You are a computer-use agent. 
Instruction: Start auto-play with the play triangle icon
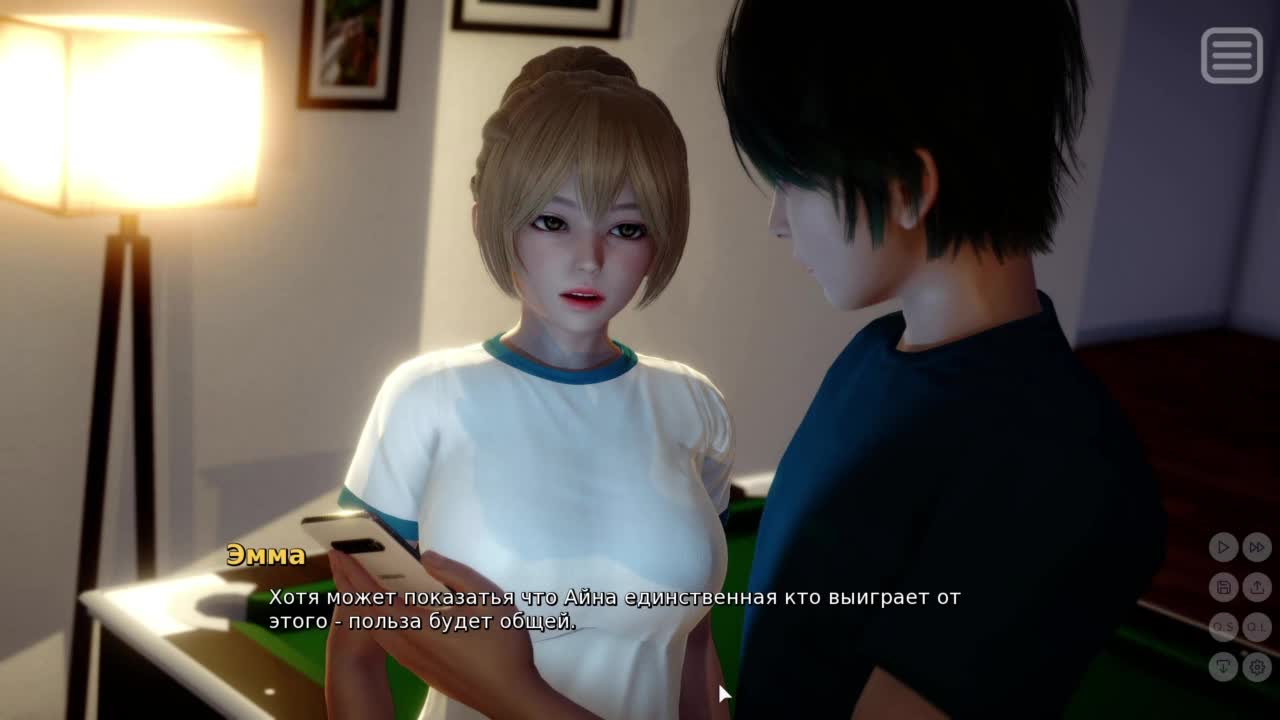(x=1223, y=547)
